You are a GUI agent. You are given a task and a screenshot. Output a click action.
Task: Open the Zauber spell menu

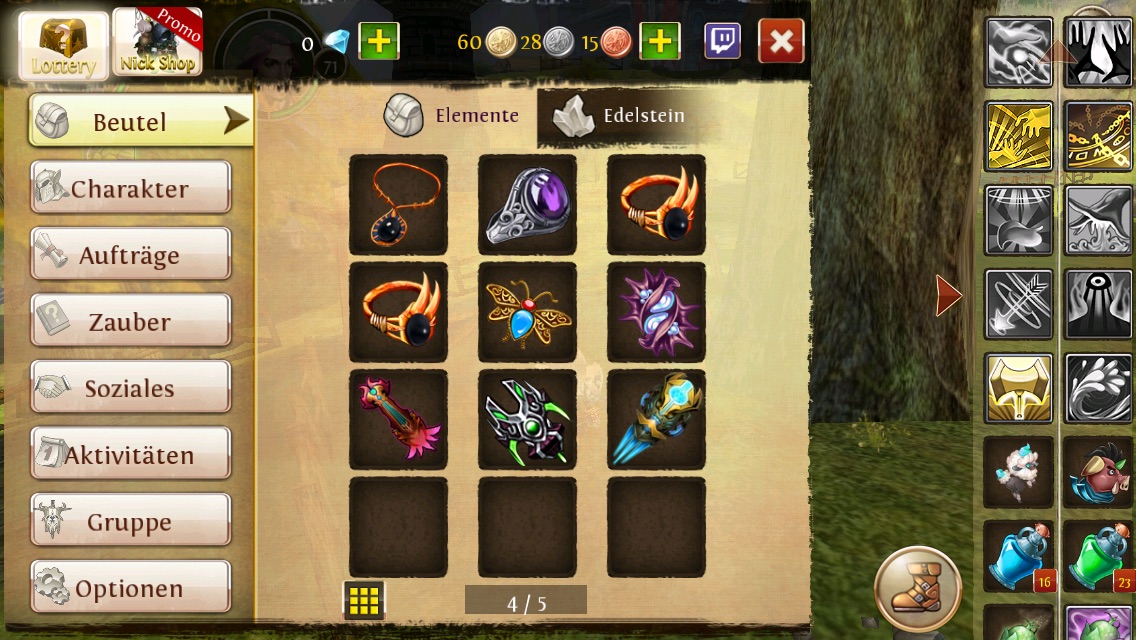tap(131, 321)
